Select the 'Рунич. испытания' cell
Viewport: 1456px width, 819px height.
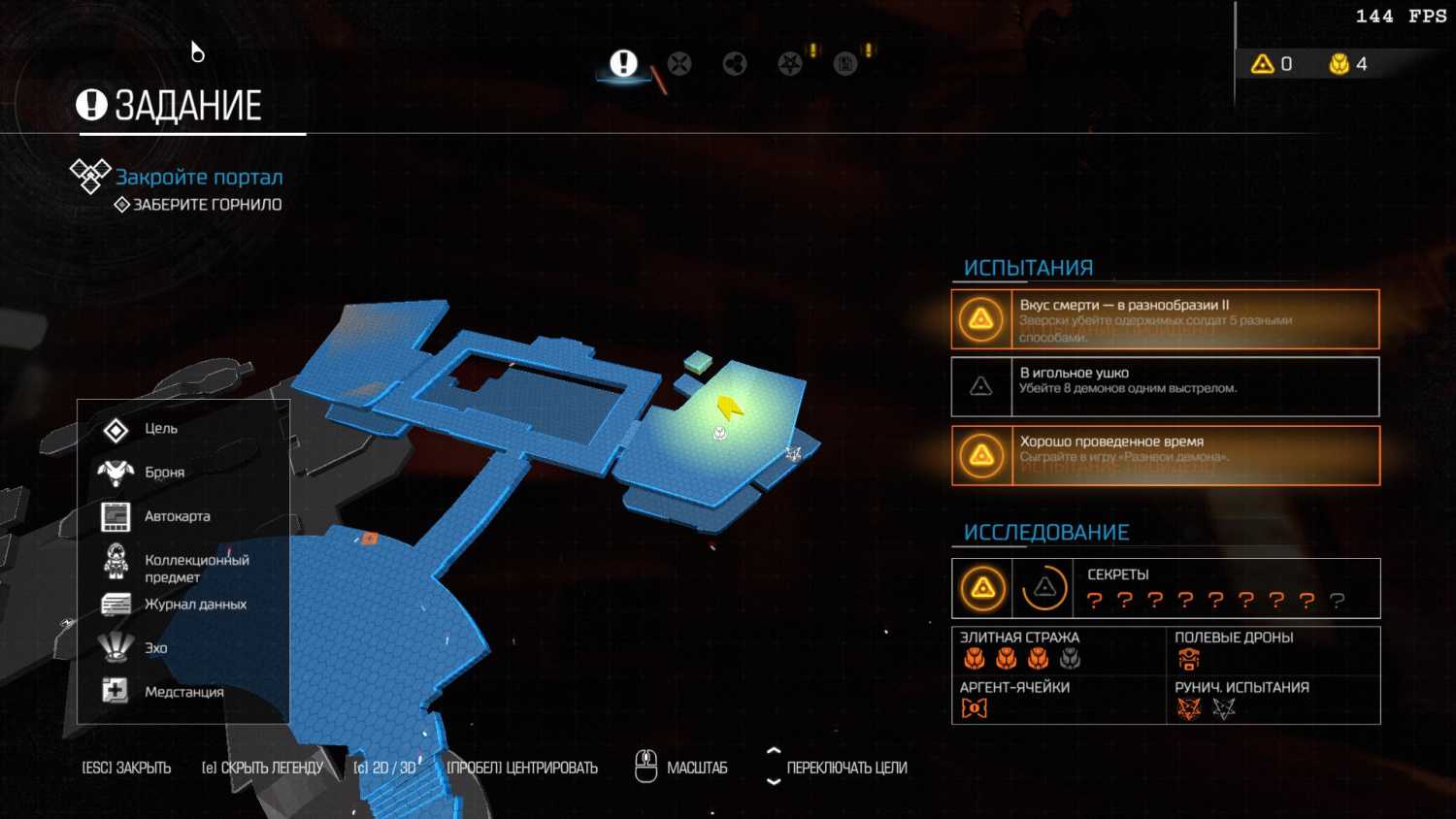pos(1272,700)
